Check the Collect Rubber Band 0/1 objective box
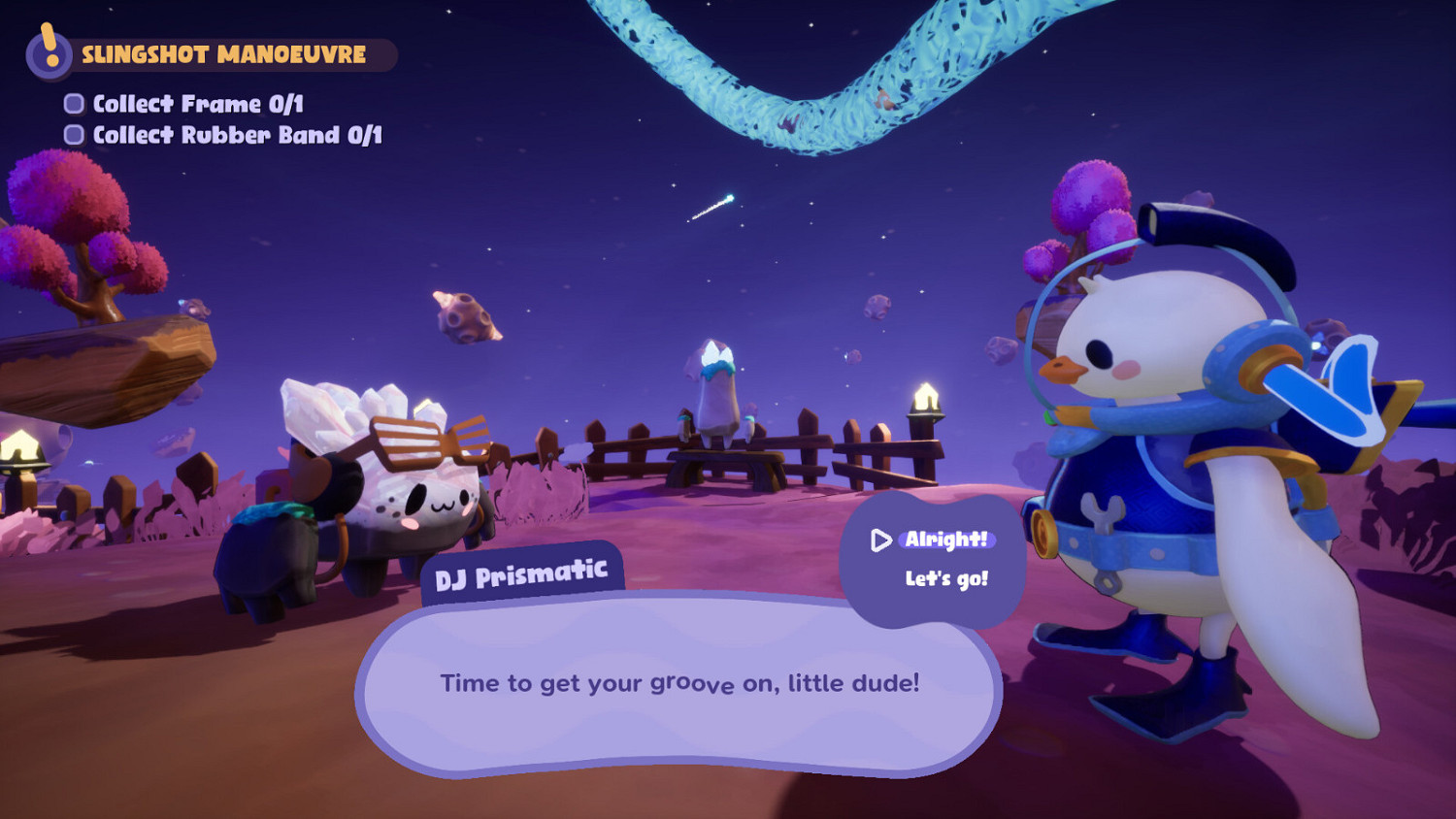Image resolution: width=1456 pixels, height=819 pixels. point(73,135)
